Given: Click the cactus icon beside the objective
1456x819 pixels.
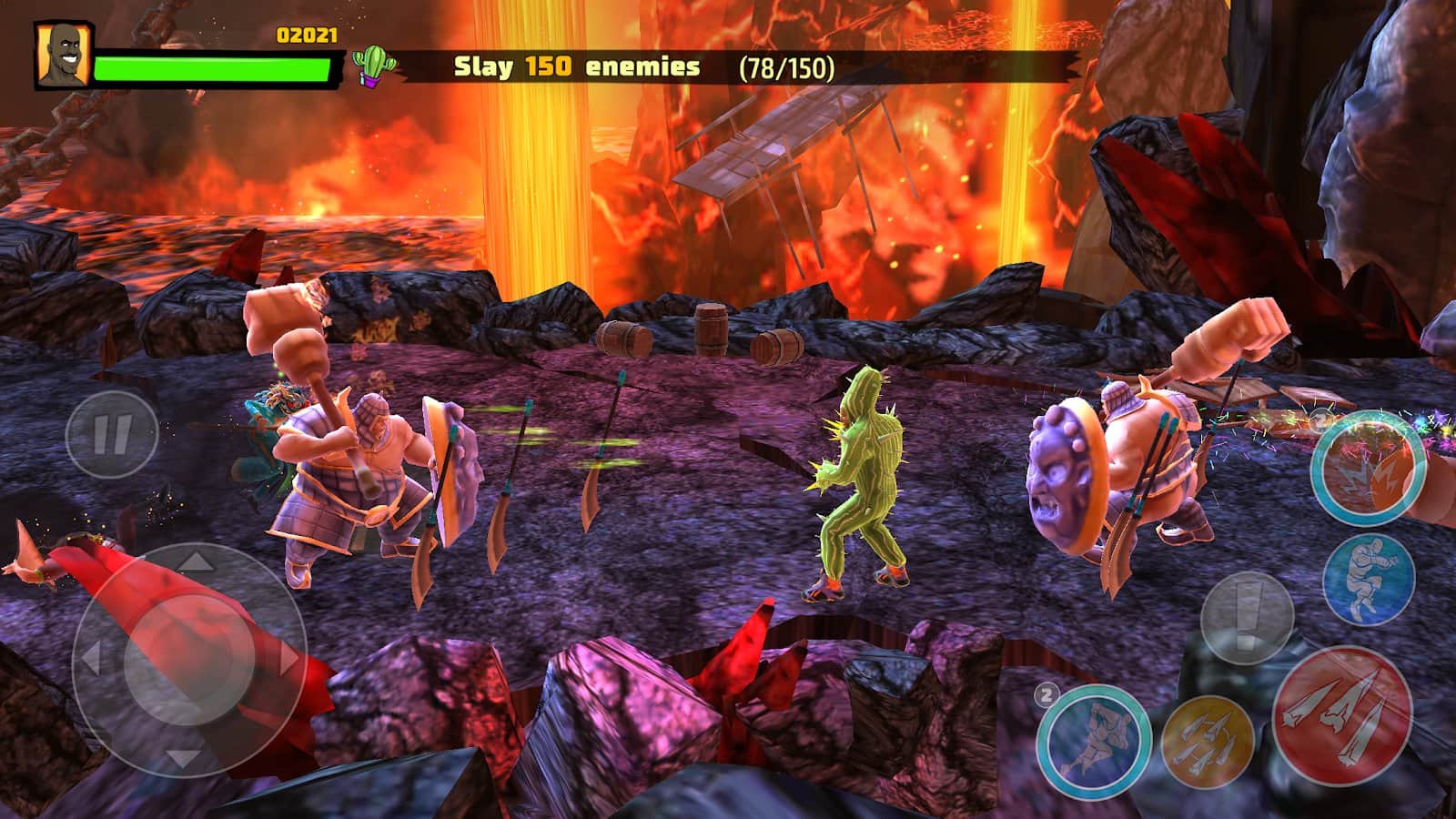Looking at the screenshot, I should (x=374, y=66).
